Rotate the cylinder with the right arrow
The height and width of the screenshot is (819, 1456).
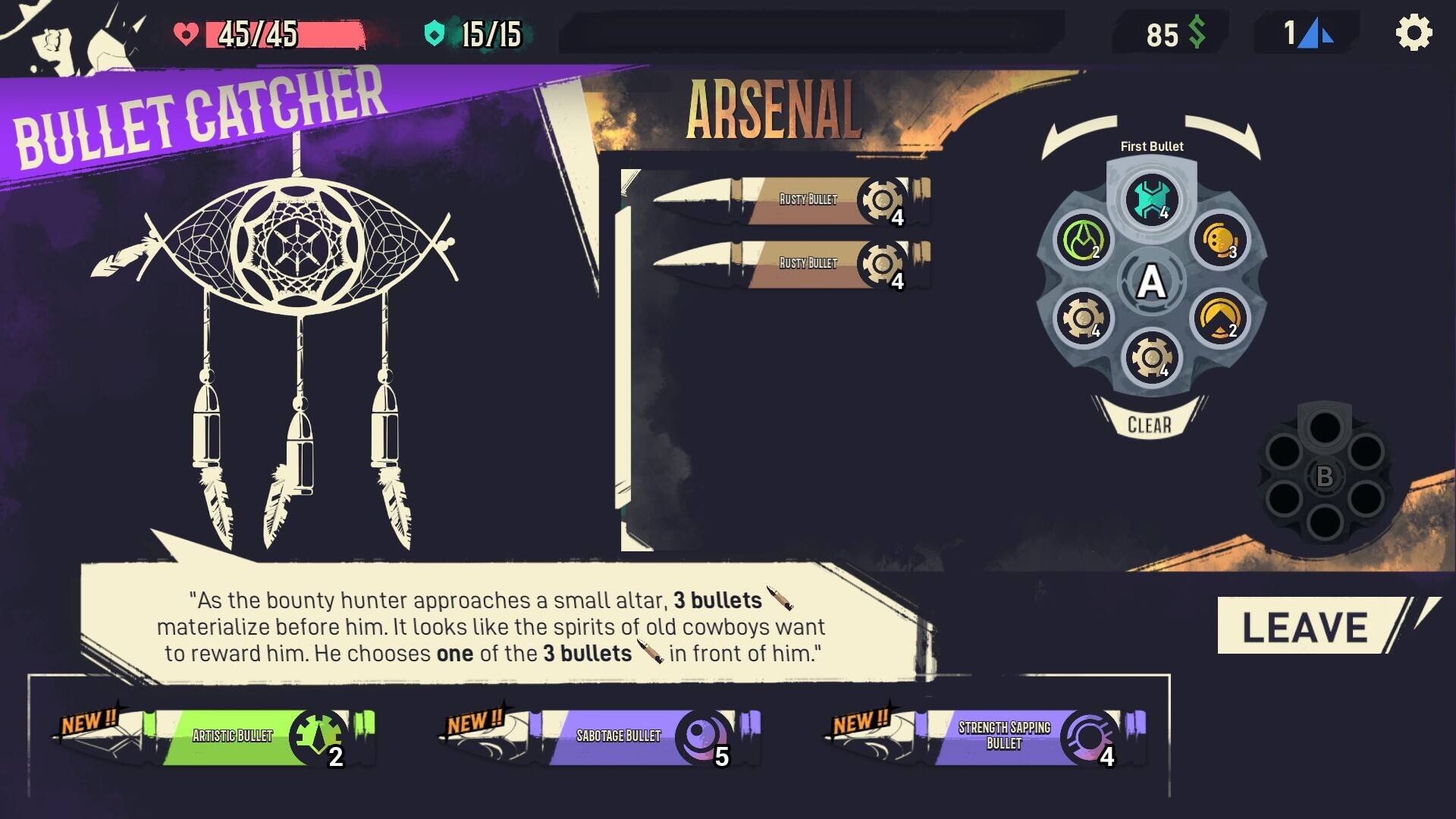click(x=1223, y=135)
